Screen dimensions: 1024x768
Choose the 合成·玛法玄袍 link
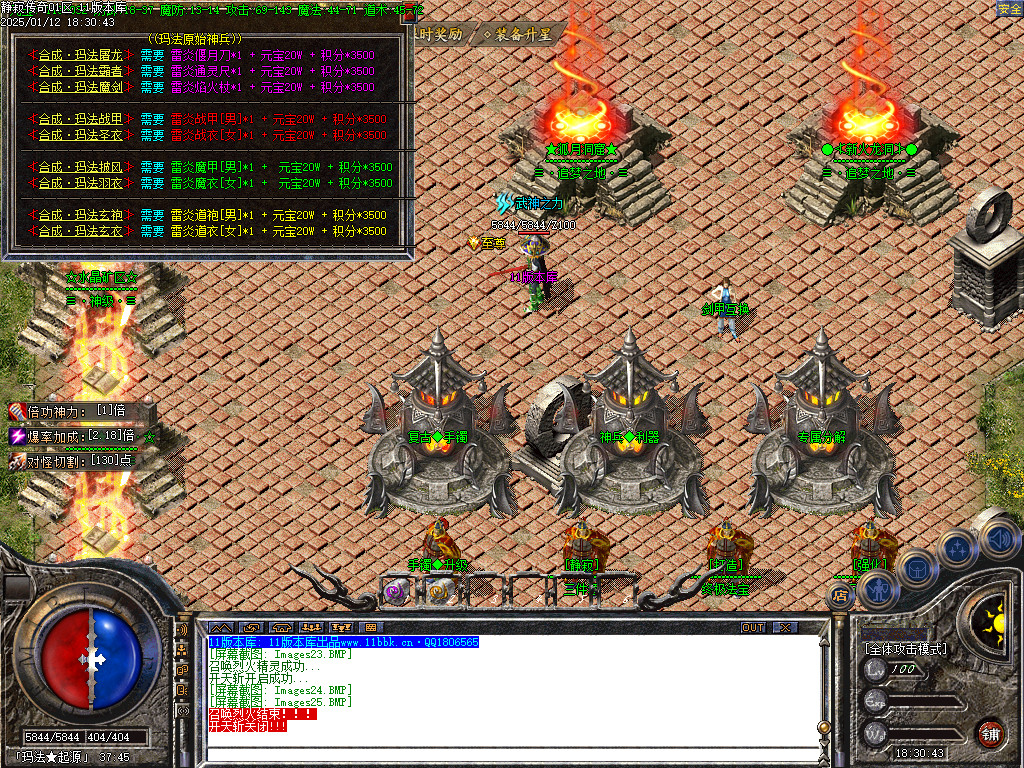click(80, 216)
